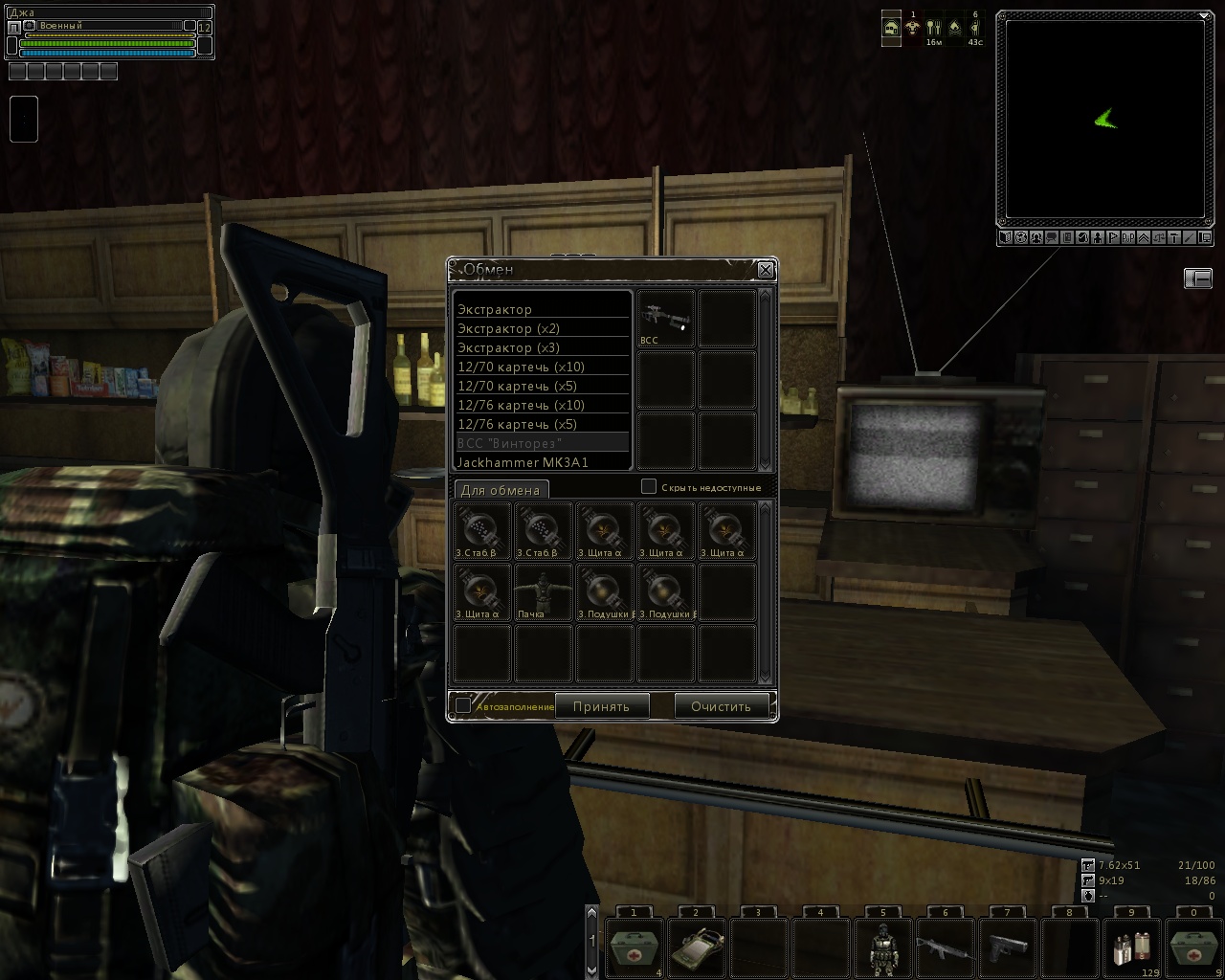Select Jackhammer MK3A1 in the exchange list

pos(523,462)
